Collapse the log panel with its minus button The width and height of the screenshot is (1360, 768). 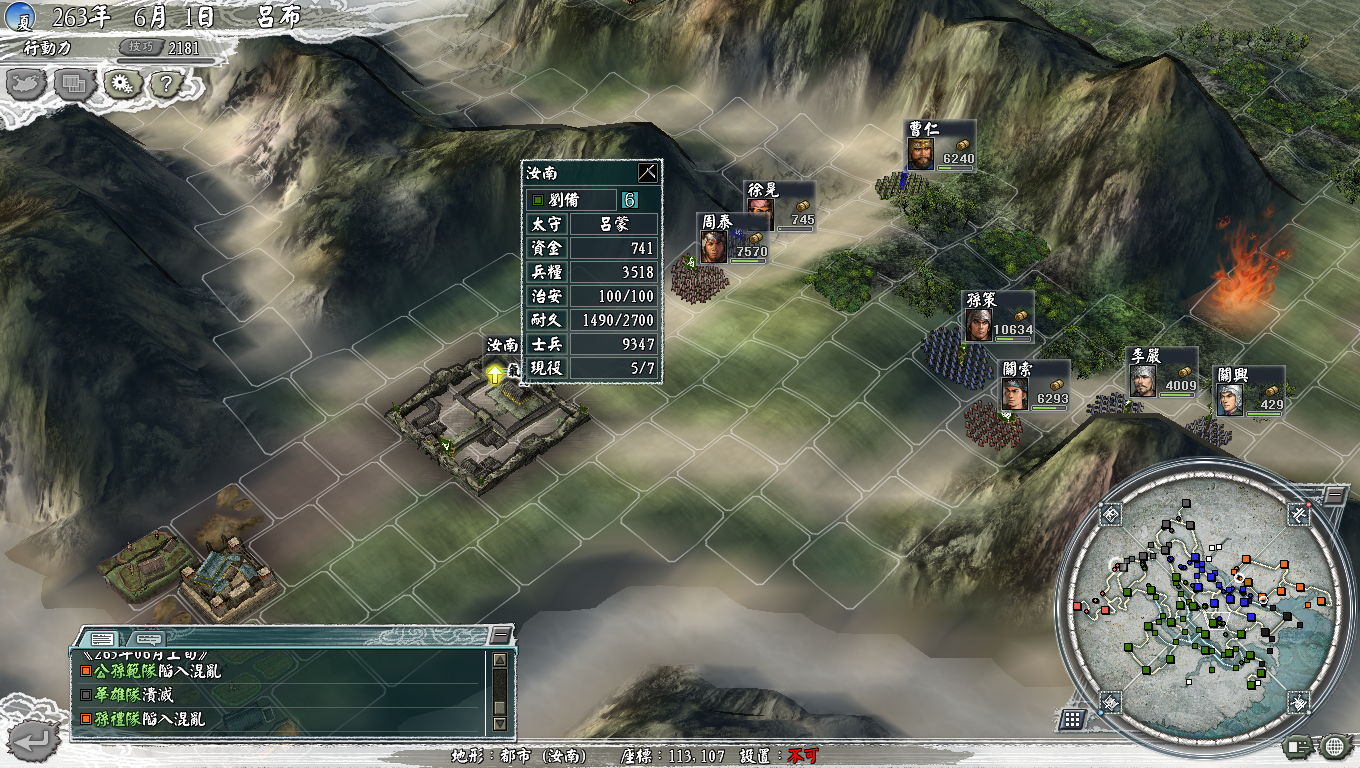coord(499,632)
